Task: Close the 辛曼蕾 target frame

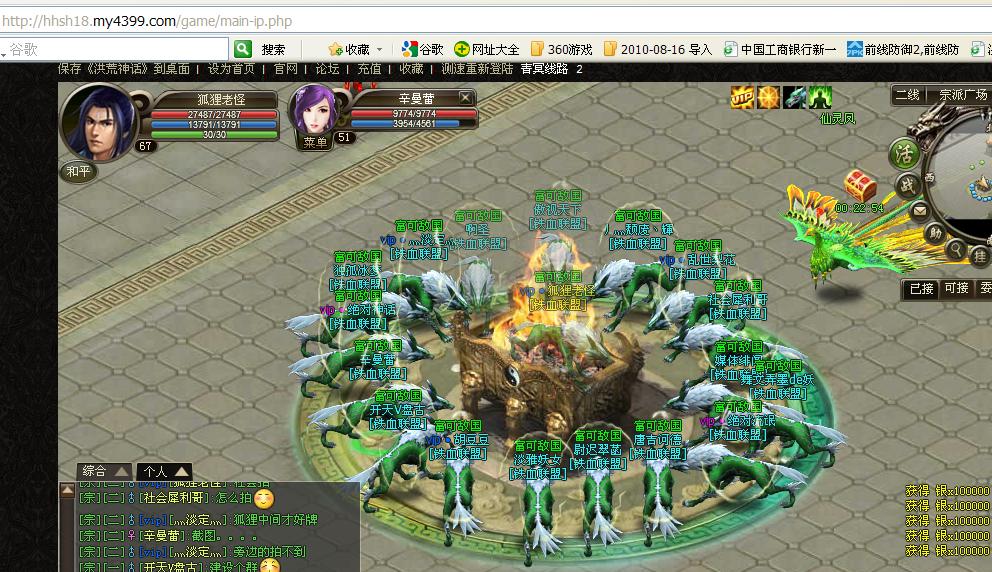Action: coord(465,97)
